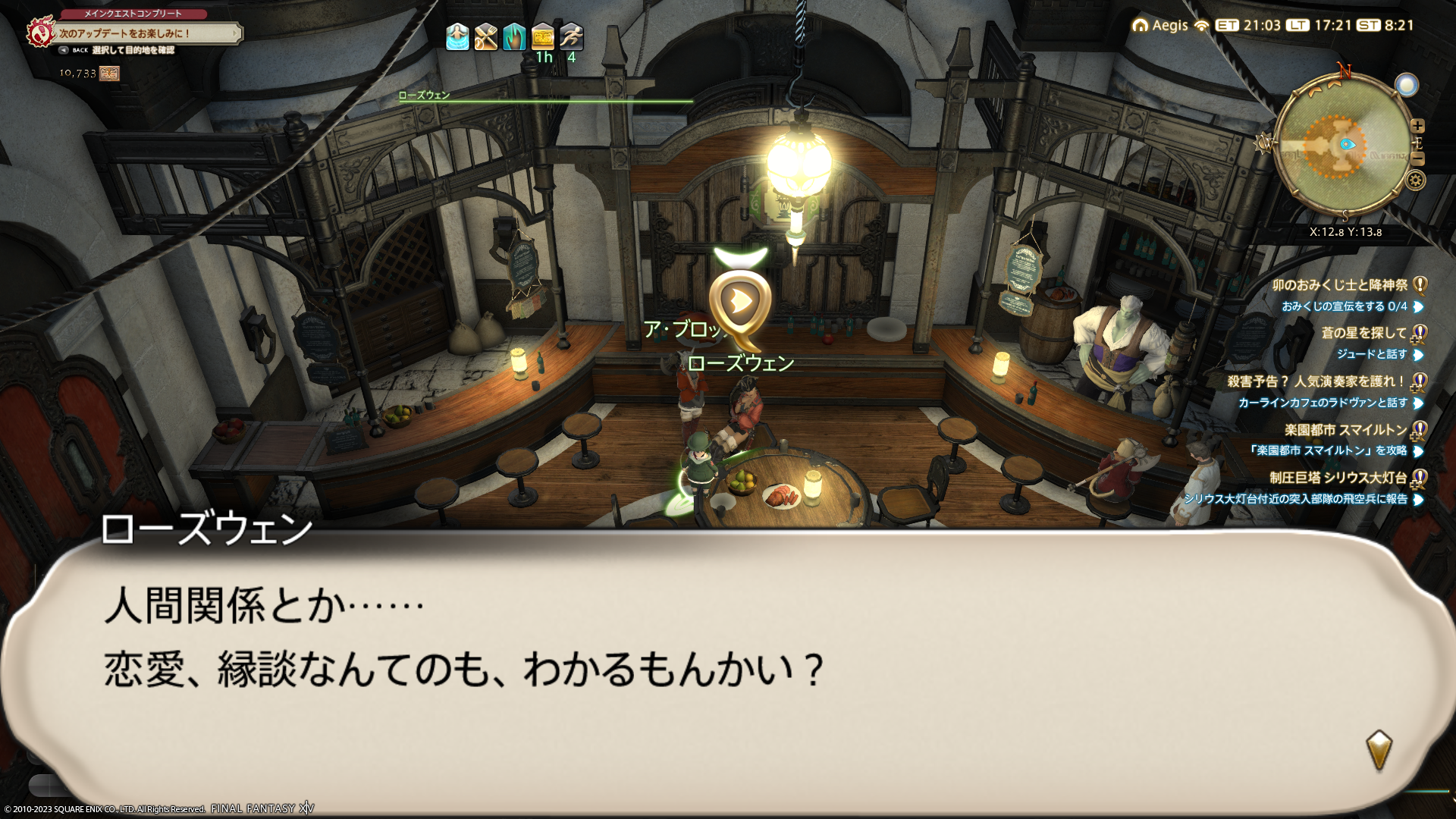
Task: Open minimap settings gear
Action: click(x=1416, y=180)
